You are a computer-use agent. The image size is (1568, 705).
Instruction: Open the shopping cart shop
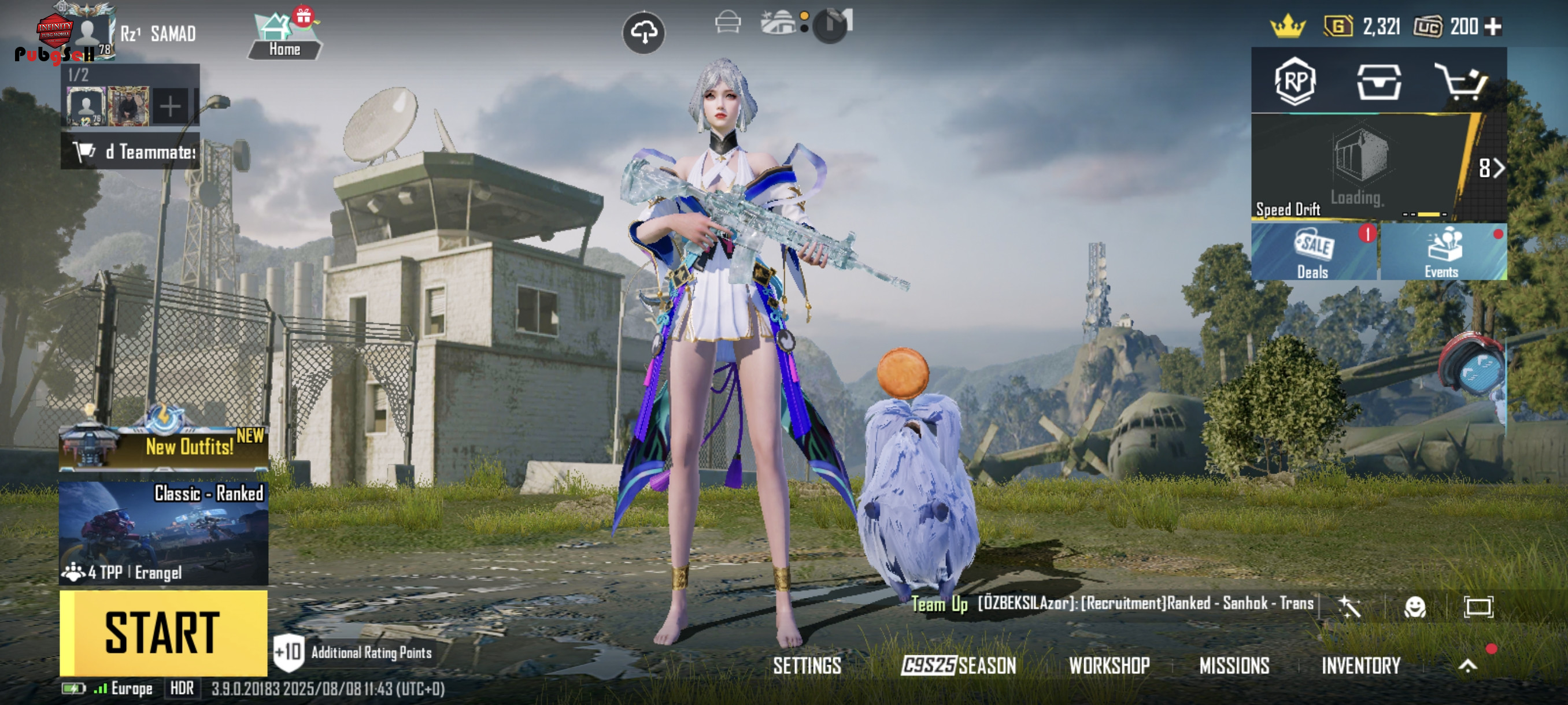(1461, 81)
